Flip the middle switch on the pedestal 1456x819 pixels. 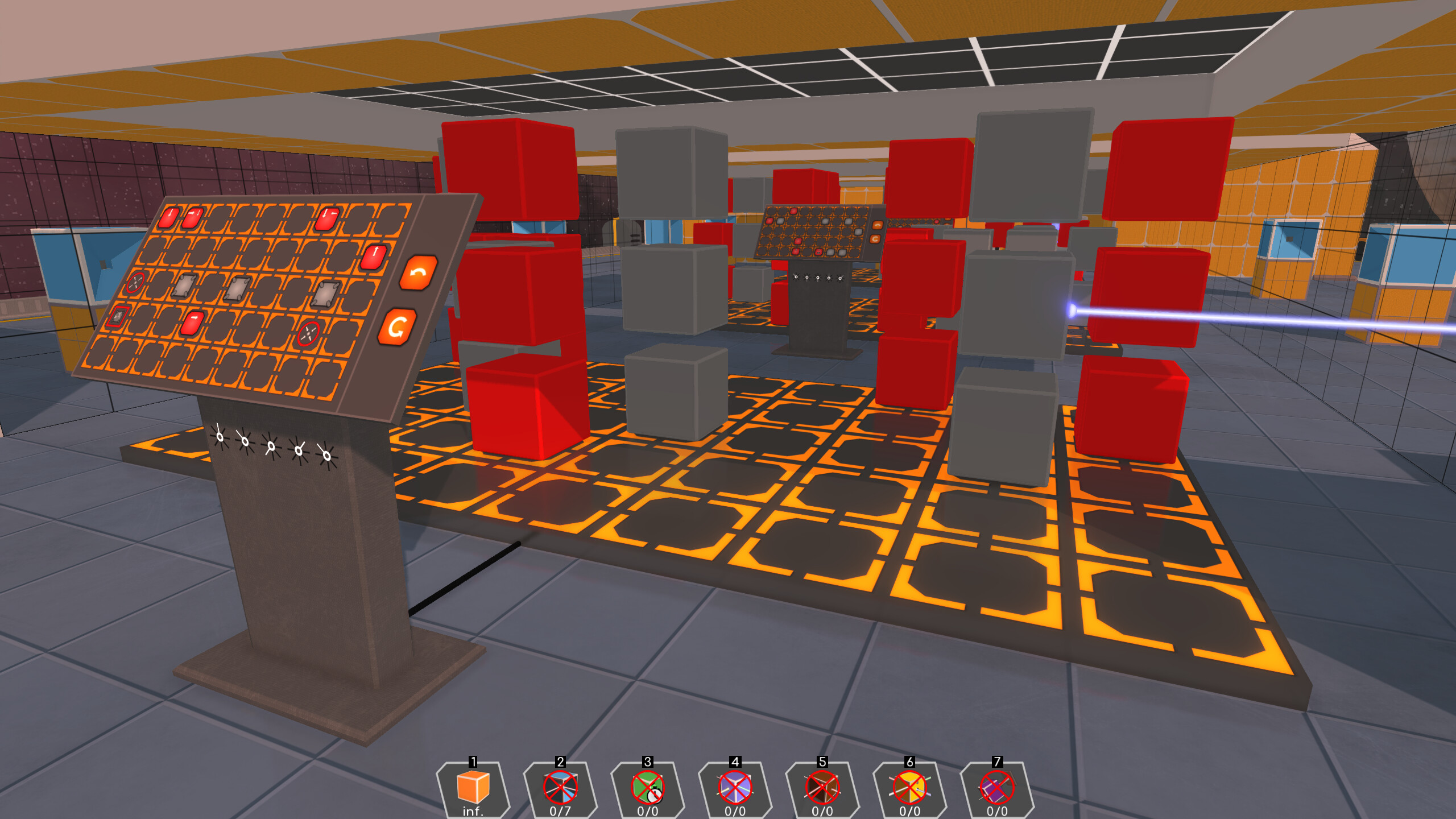(271, 447)
